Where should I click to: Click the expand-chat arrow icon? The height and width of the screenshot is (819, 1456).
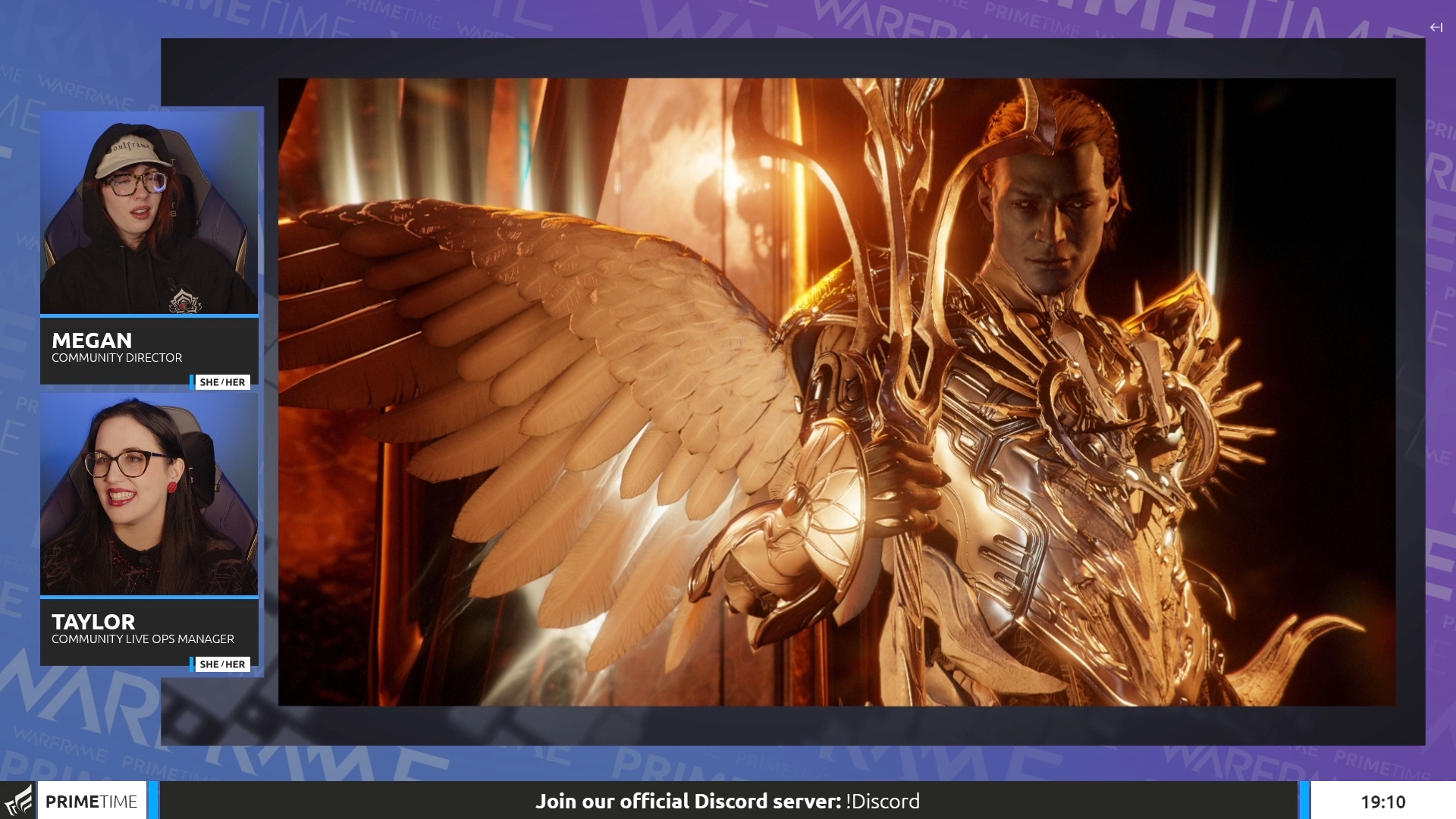1436,27
